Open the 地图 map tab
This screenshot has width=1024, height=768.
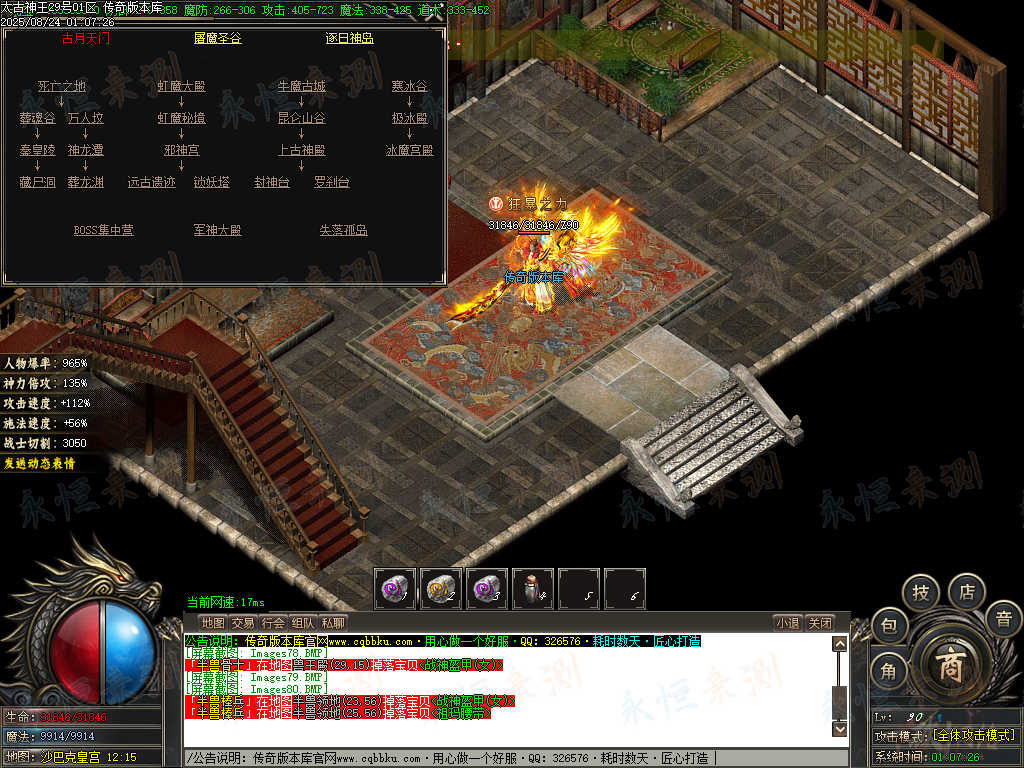(x=213, y=623)
